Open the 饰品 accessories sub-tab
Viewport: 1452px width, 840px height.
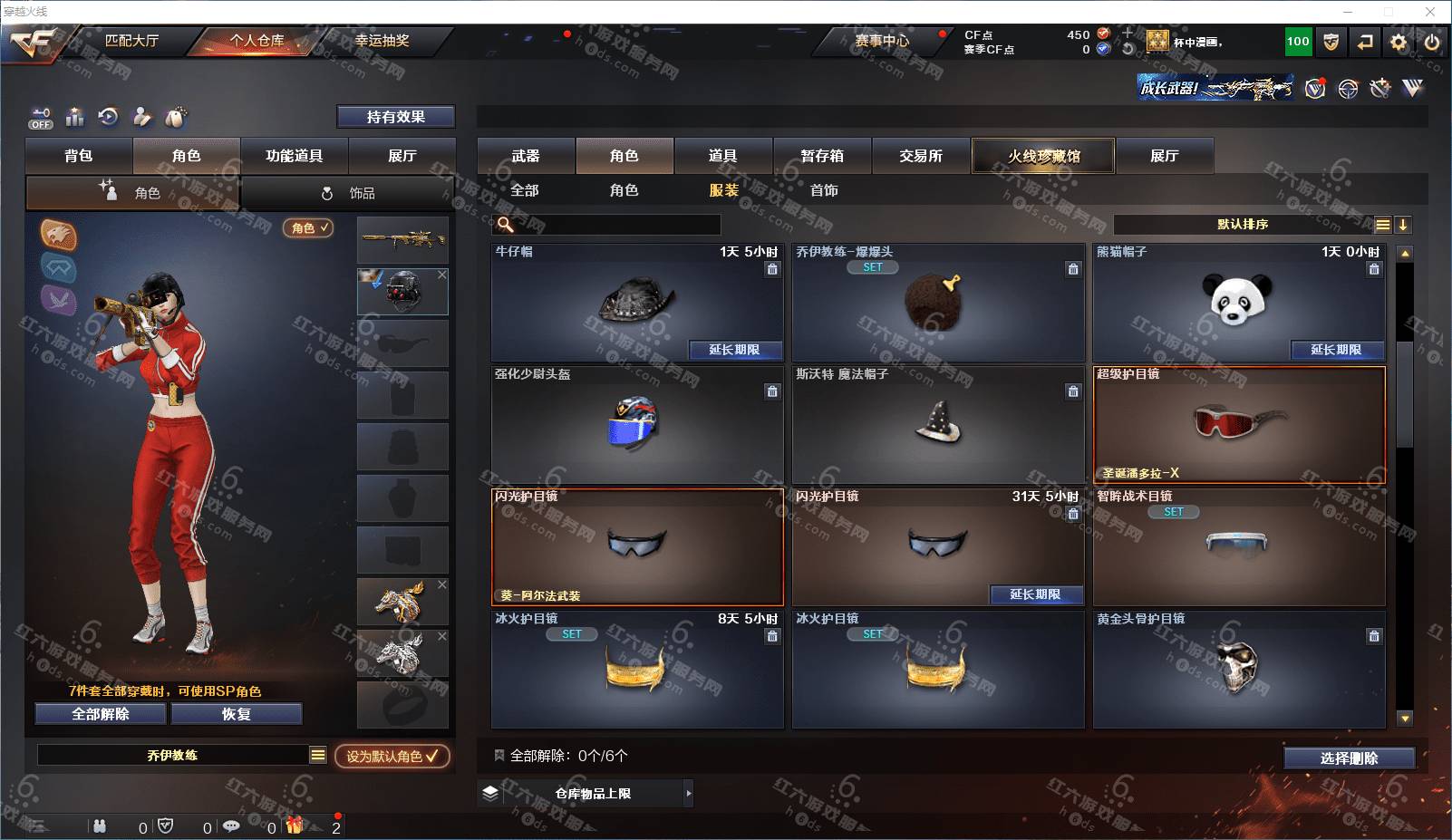click(349, 193)
